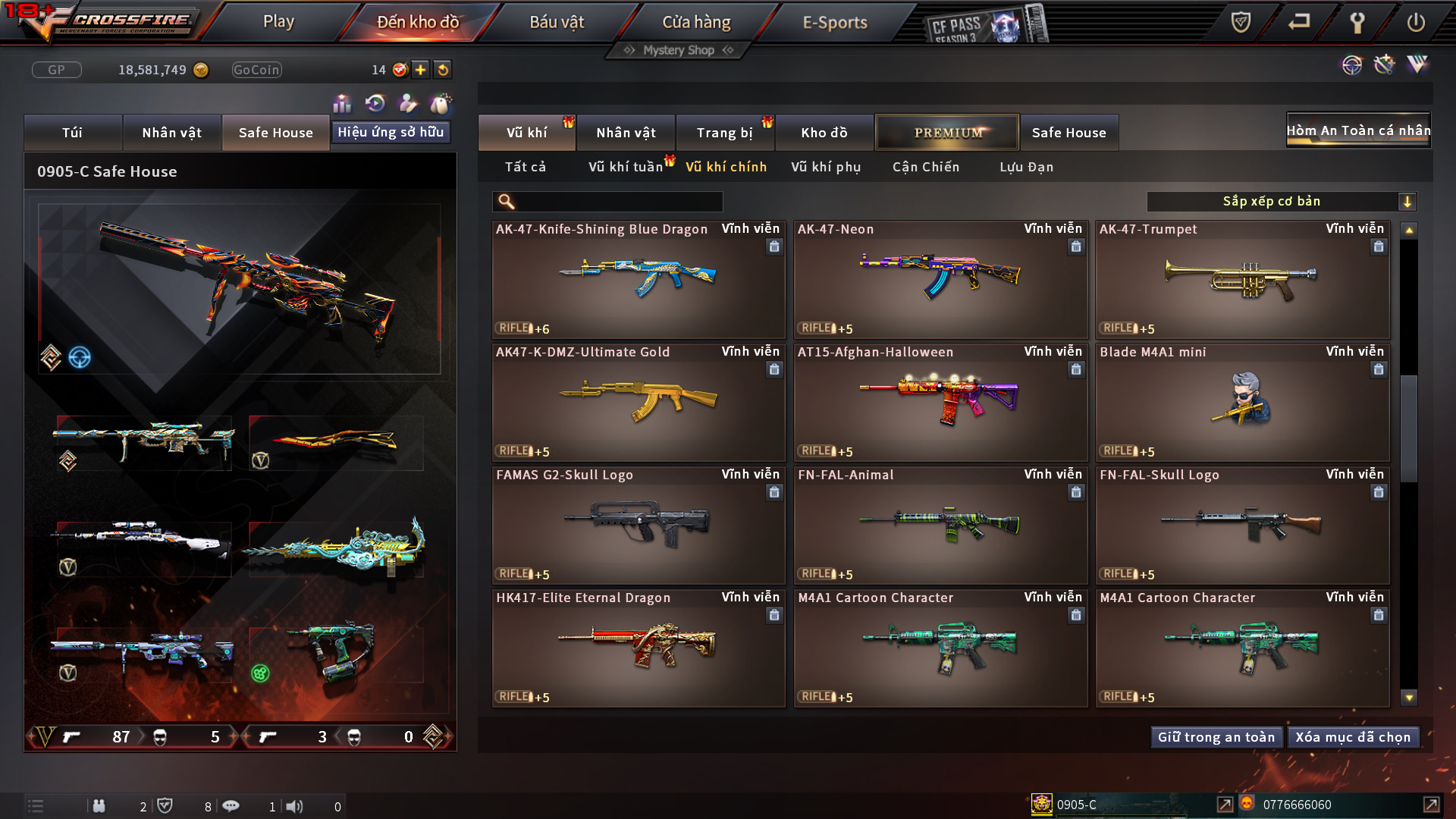The height and width of the screenshot is (819, 1456).
Task: Go to the Cửa hàng shop
Action: (x=696, y=22)
